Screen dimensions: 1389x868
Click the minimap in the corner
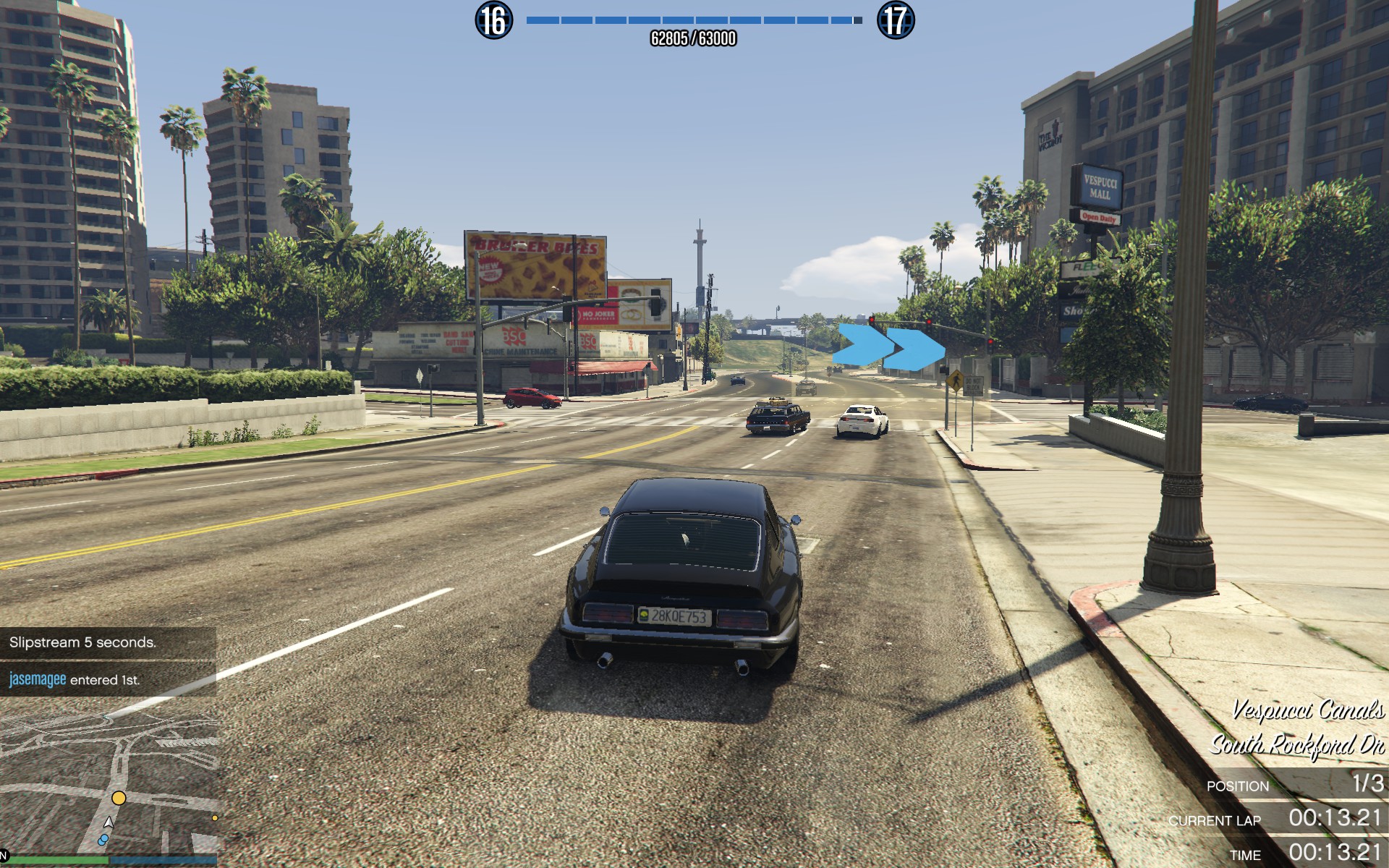(x=109, y=781)
